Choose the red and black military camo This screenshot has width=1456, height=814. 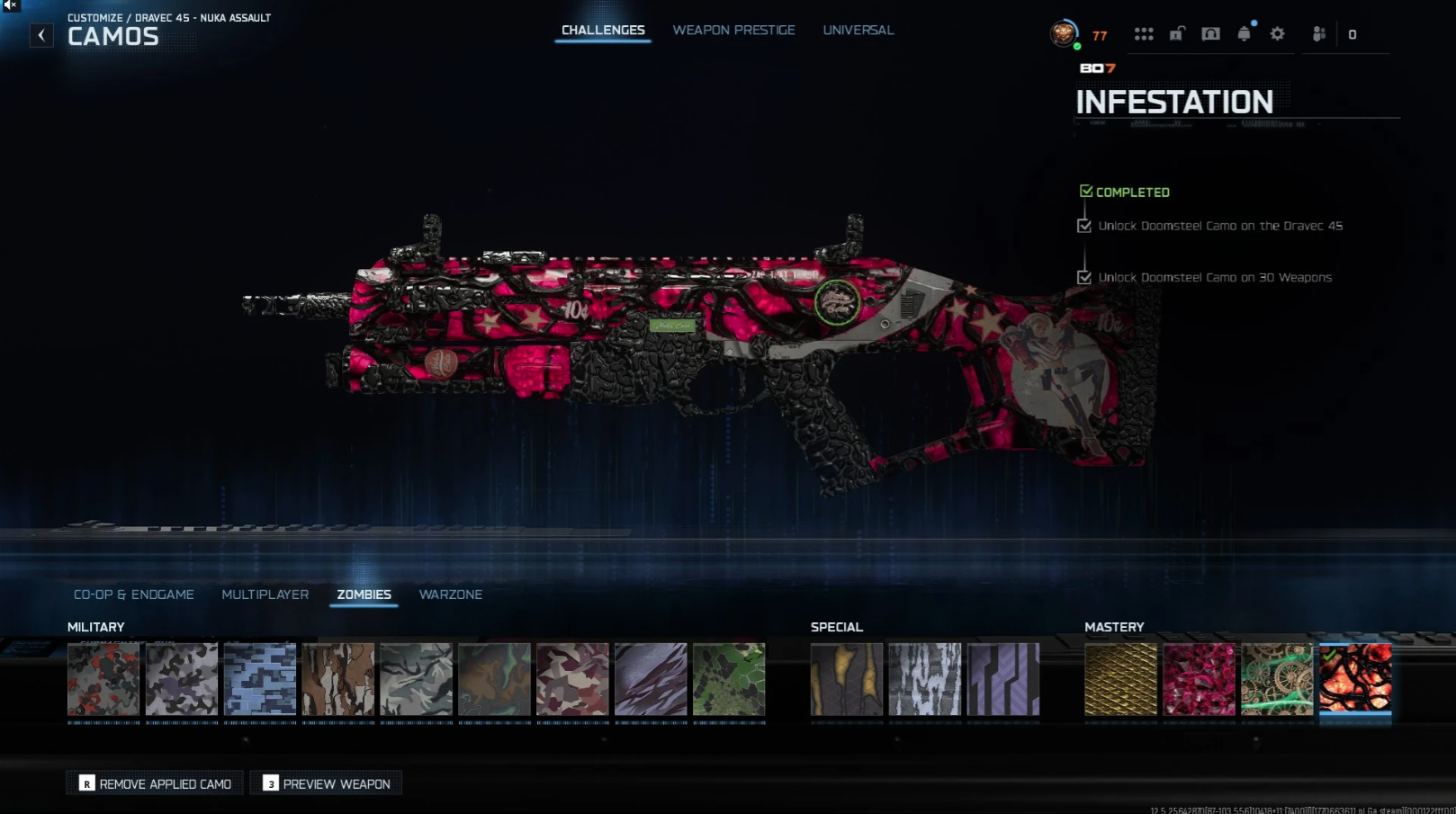[x=103, y=679]
